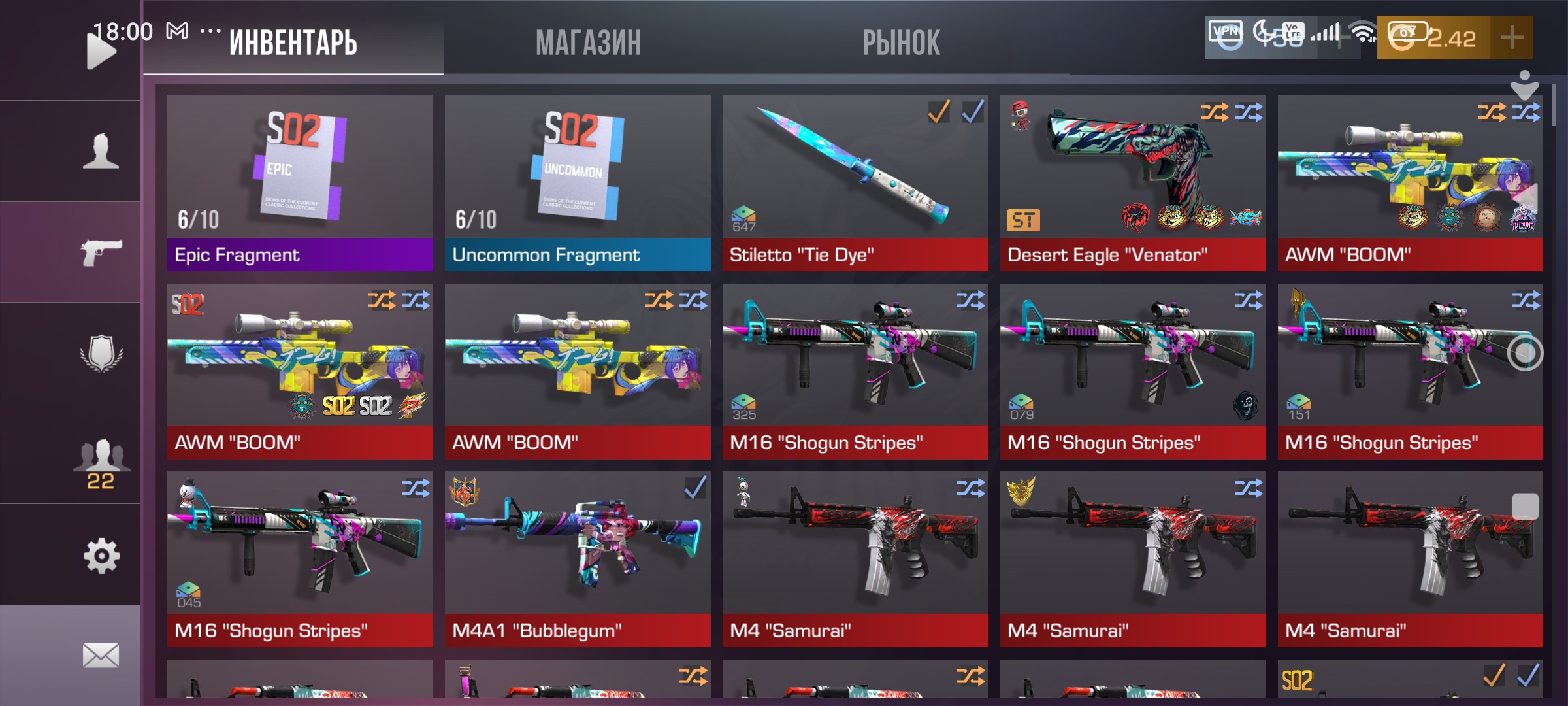Select the AWM "BOOM" with S02 stickers
Viewport: 1568px width, 706px height.
[300, 371]
